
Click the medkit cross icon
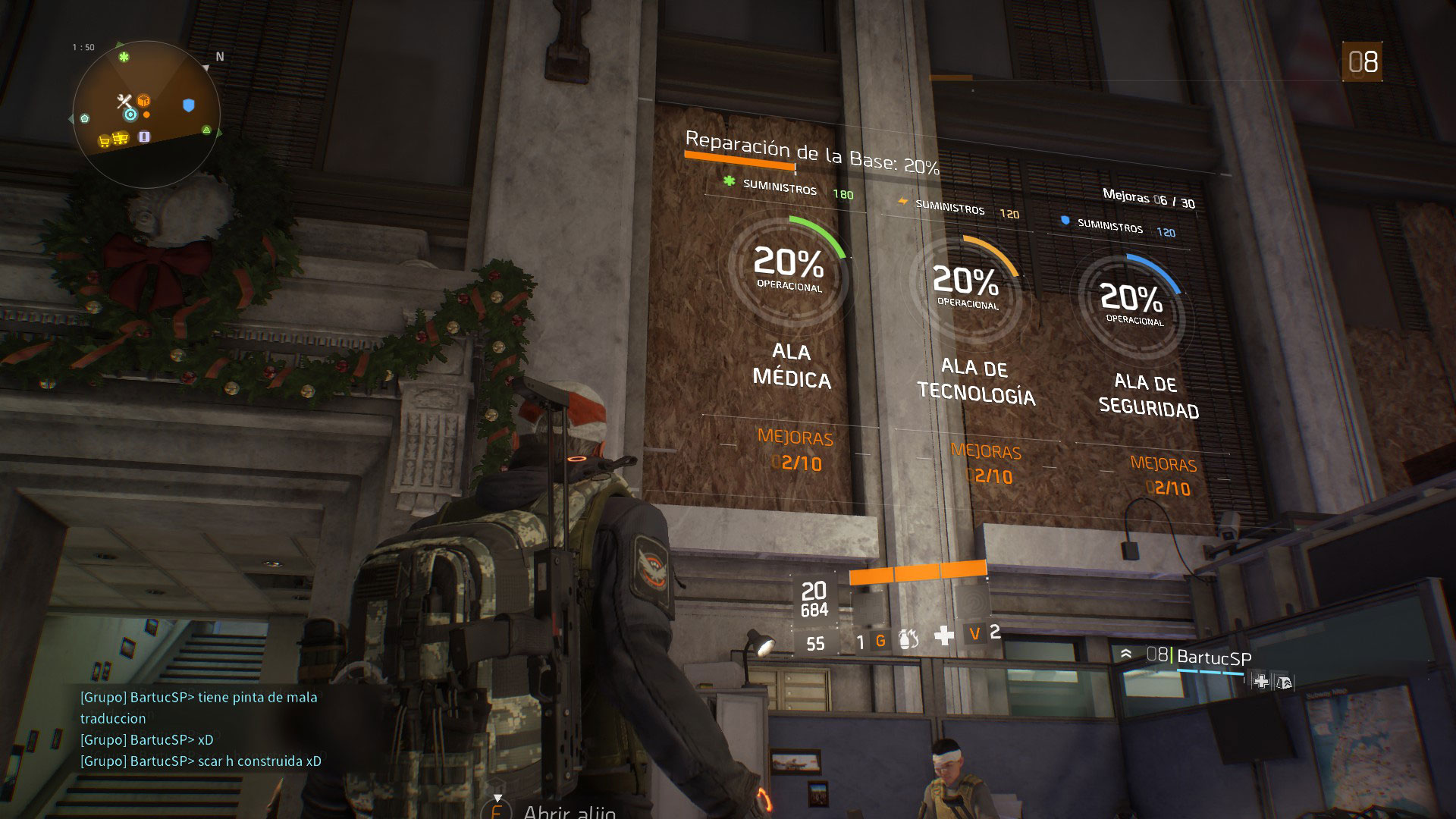coord(944,635)
